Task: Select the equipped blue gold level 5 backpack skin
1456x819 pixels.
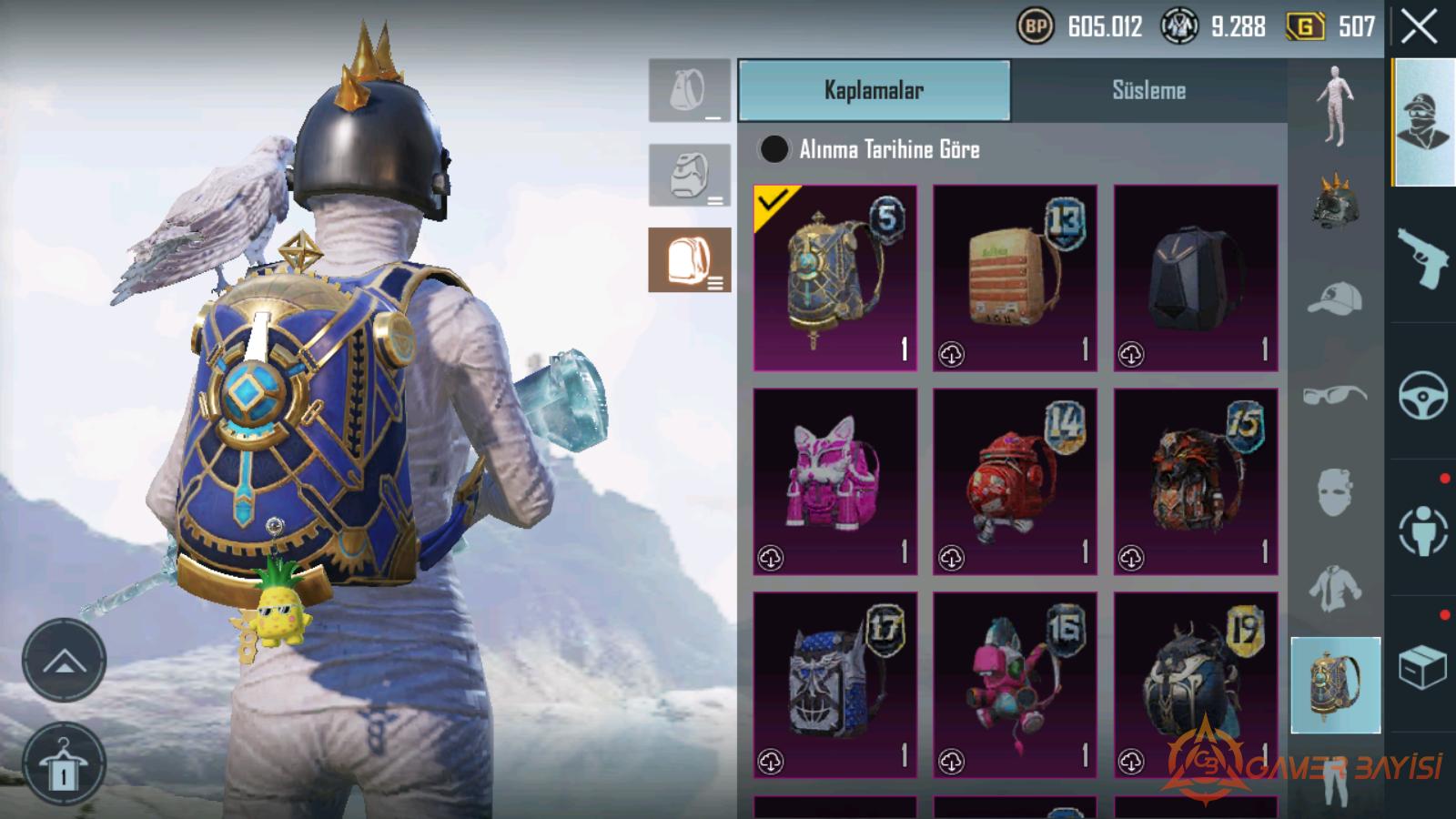Action: [834, 278]
